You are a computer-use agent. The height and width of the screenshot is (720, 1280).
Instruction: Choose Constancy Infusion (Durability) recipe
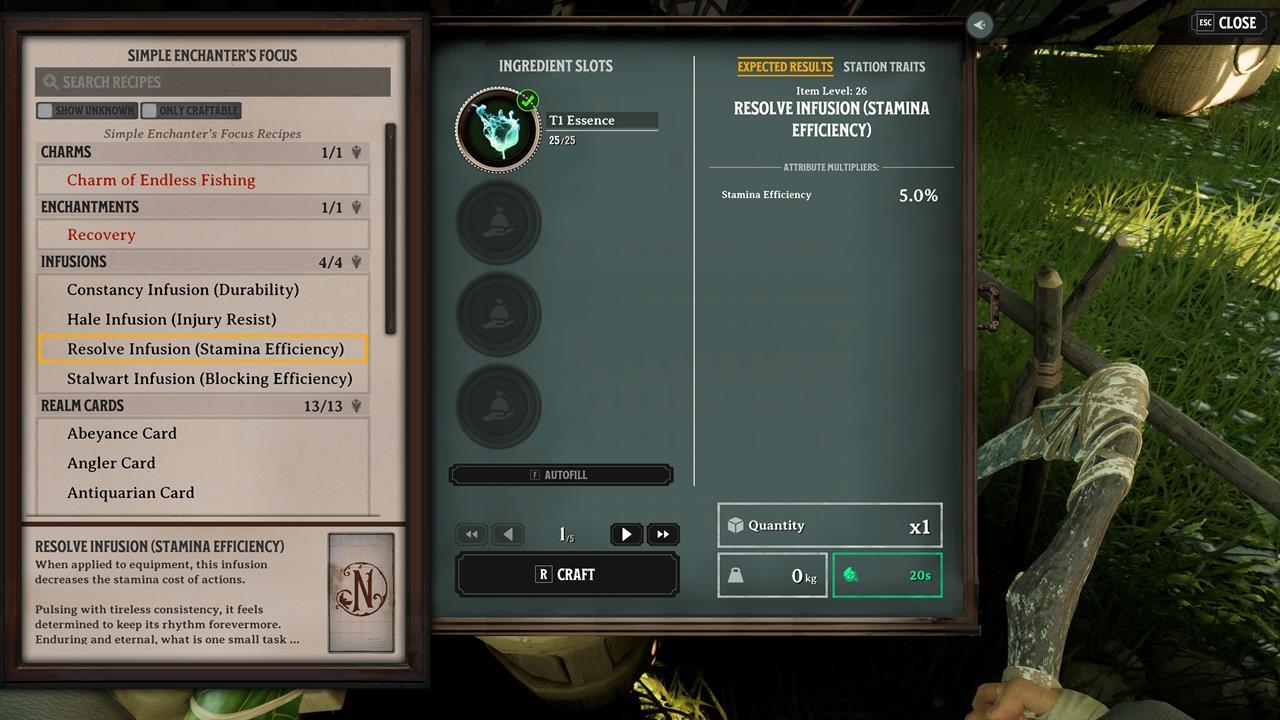point(183,290)
